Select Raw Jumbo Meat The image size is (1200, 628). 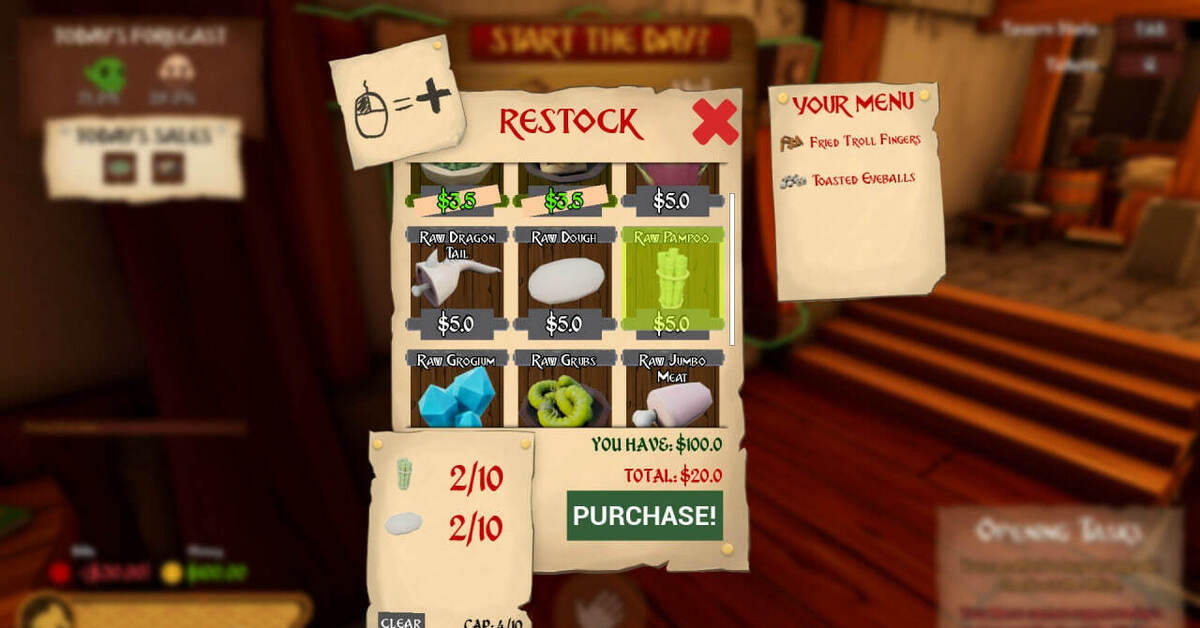pyautogui.click(x=671, y=396)
